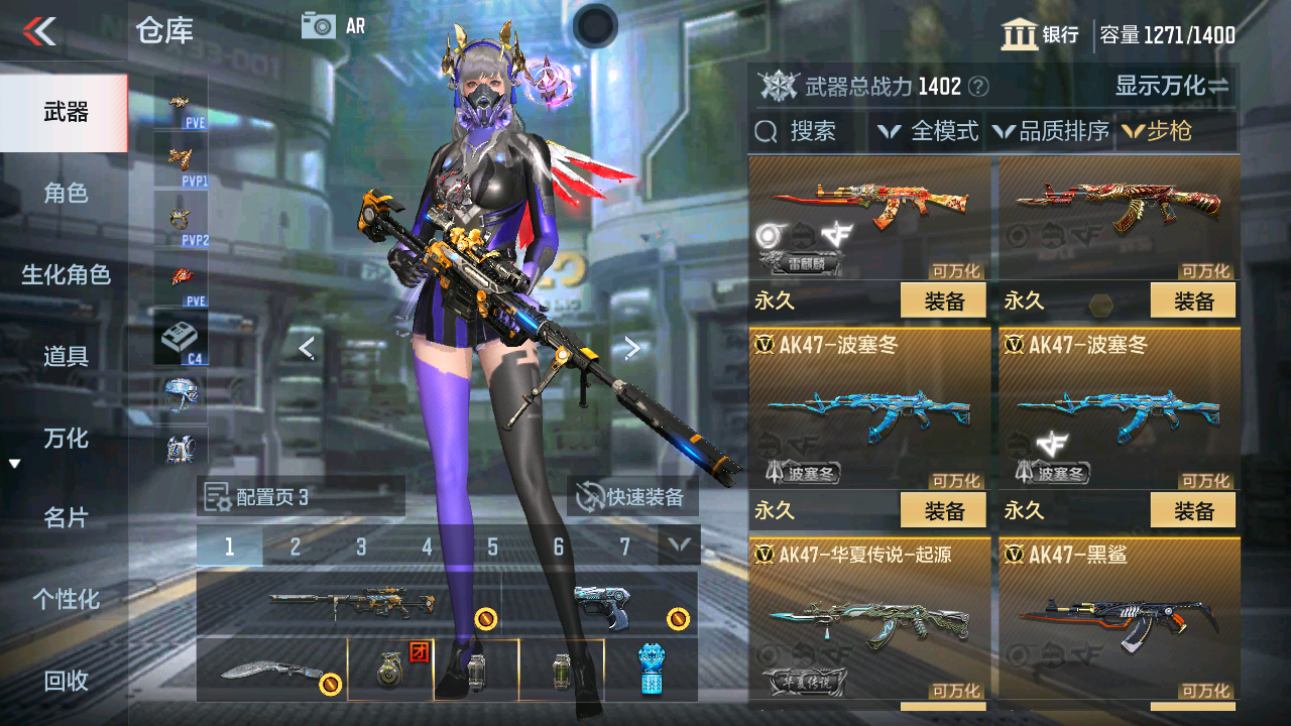This screenshot has height=726, width=1291.
Task: Open the 品质排序 quality sort dropdown
Action: pyautogui.click(x=1051, y=130)
